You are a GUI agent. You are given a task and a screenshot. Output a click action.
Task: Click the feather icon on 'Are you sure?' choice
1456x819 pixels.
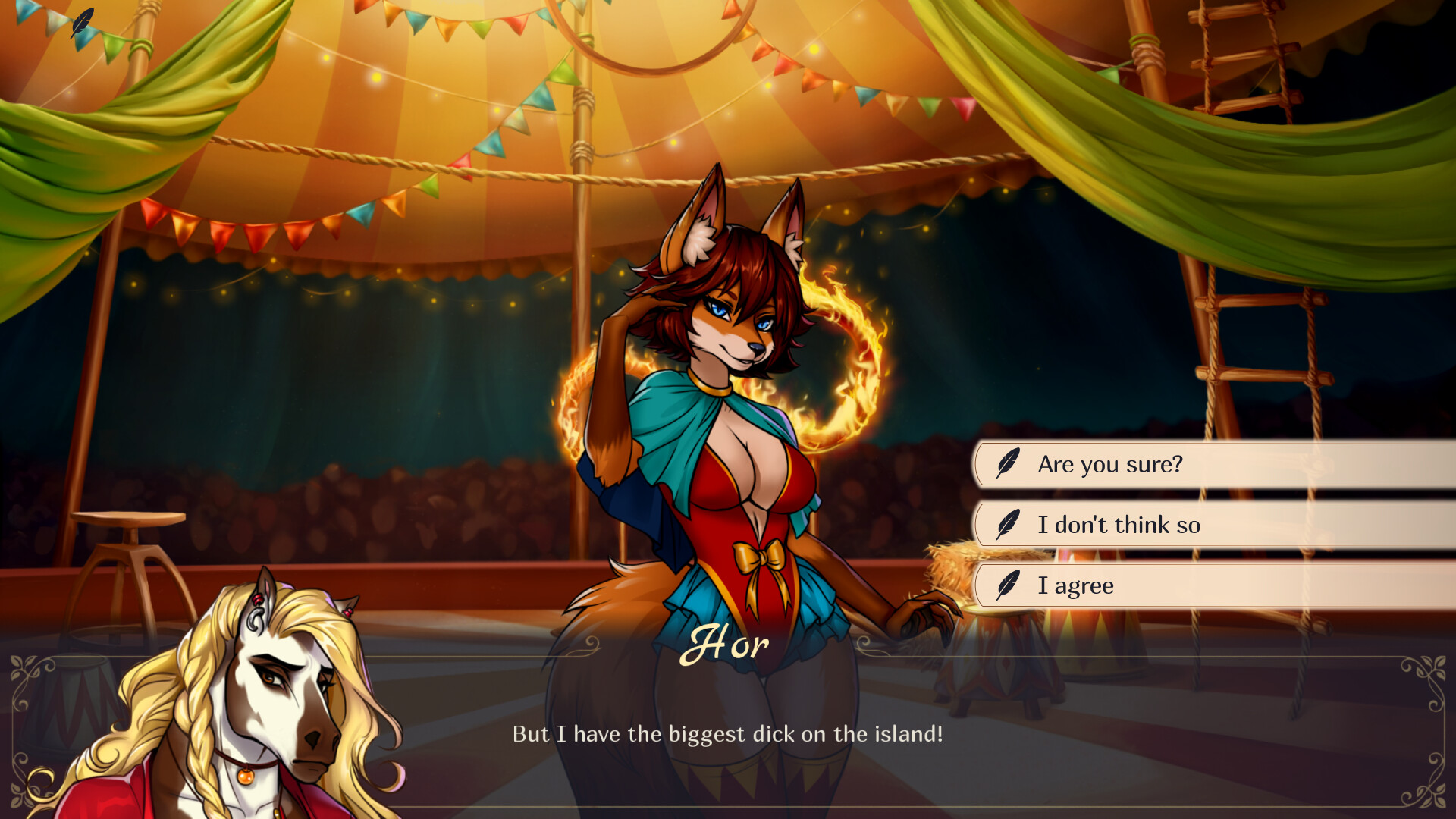[x=1006, y=464]
